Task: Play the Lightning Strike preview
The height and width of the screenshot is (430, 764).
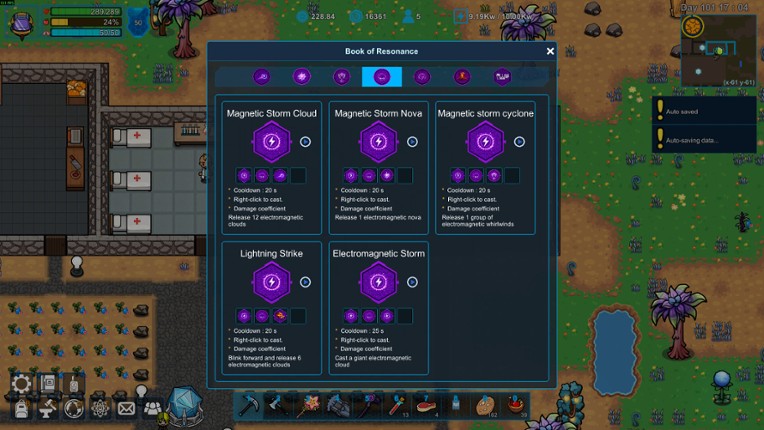Action: (305, 282)
